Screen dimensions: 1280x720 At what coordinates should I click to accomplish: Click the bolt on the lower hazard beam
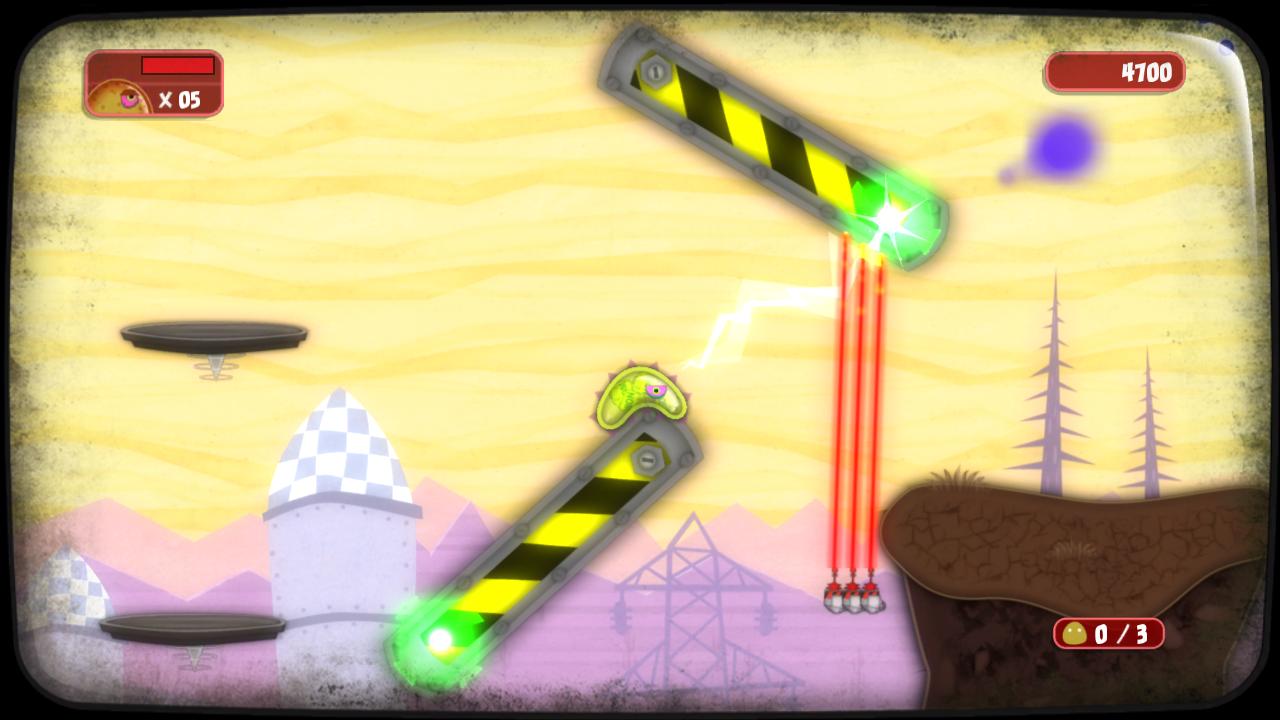click(x=650, y=458)
